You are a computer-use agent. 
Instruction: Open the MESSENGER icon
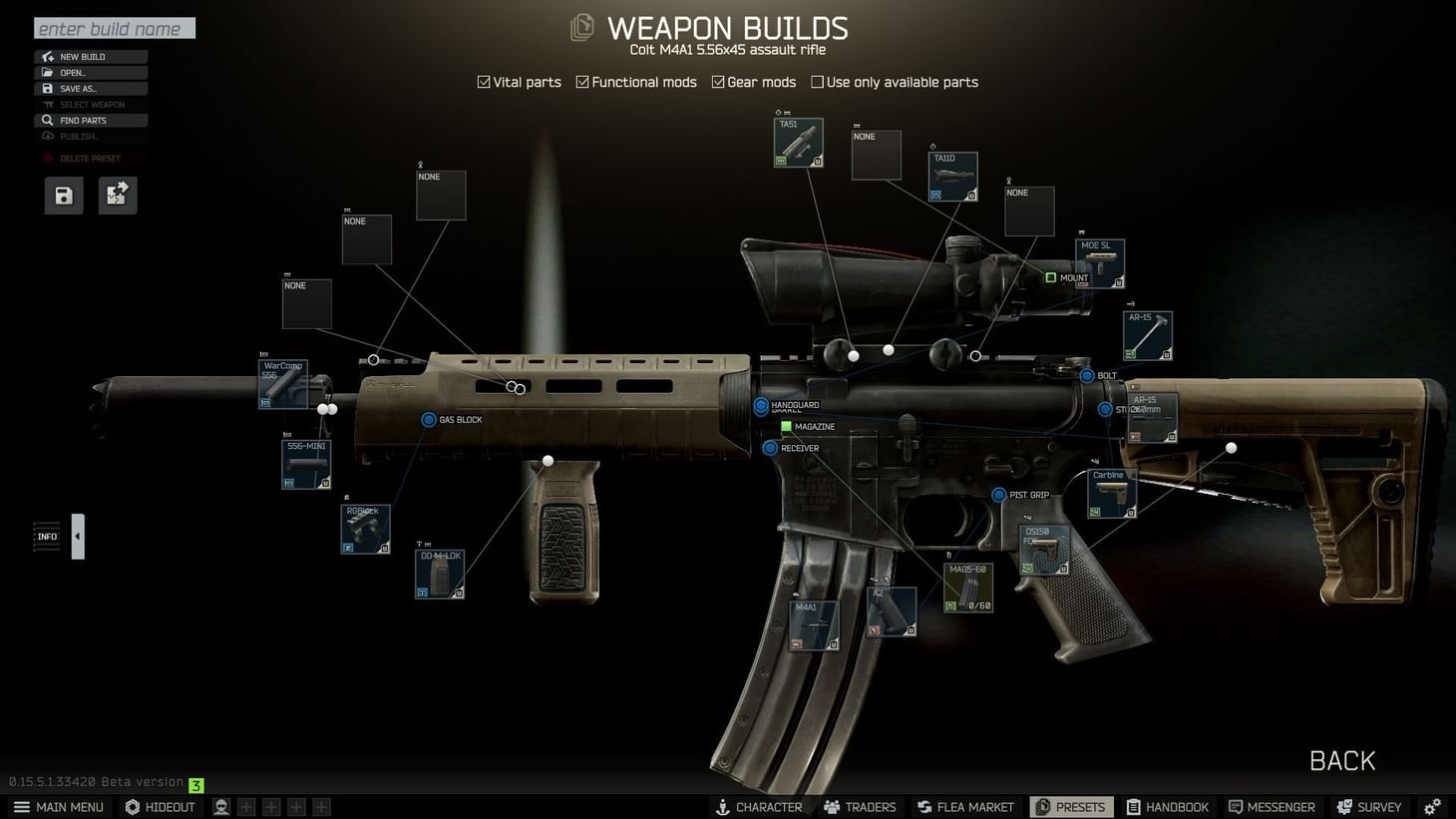[x=1272, y=806]
